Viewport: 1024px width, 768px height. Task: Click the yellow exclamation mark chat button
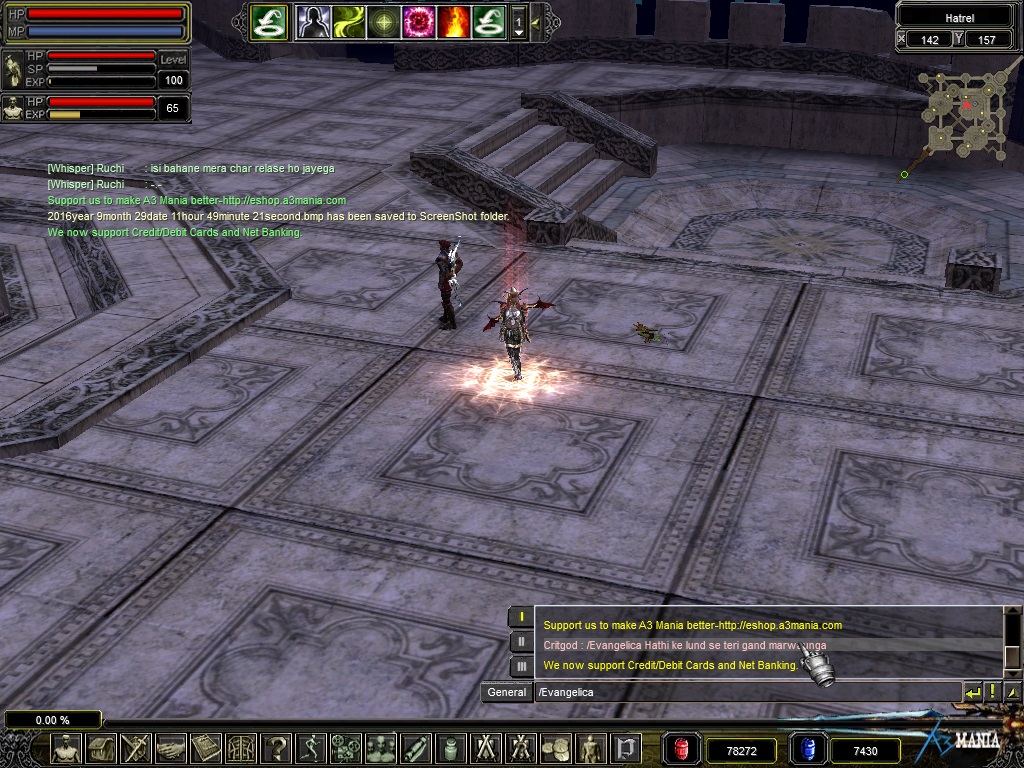pyautogui.click(x=992, y=692)
